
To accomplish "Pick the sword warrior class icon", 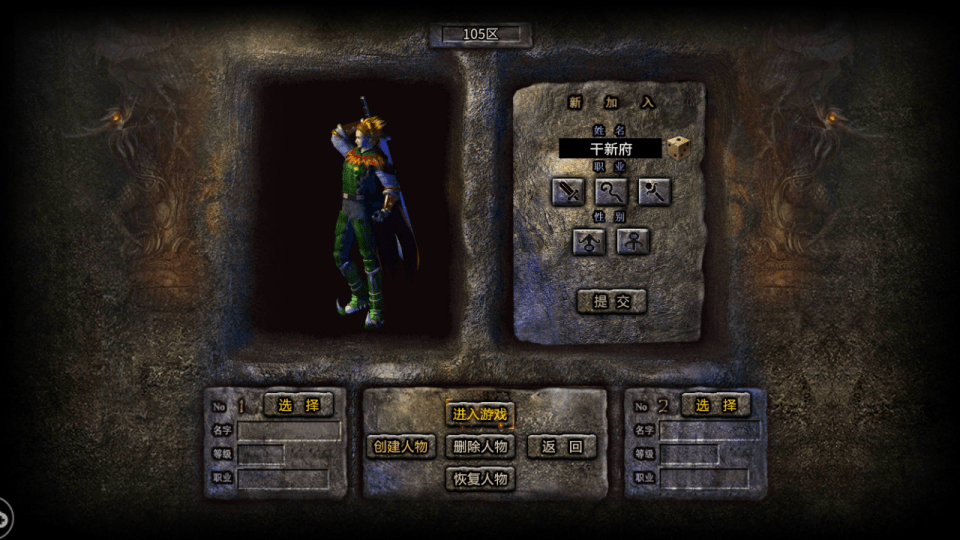I will [568, 191].
